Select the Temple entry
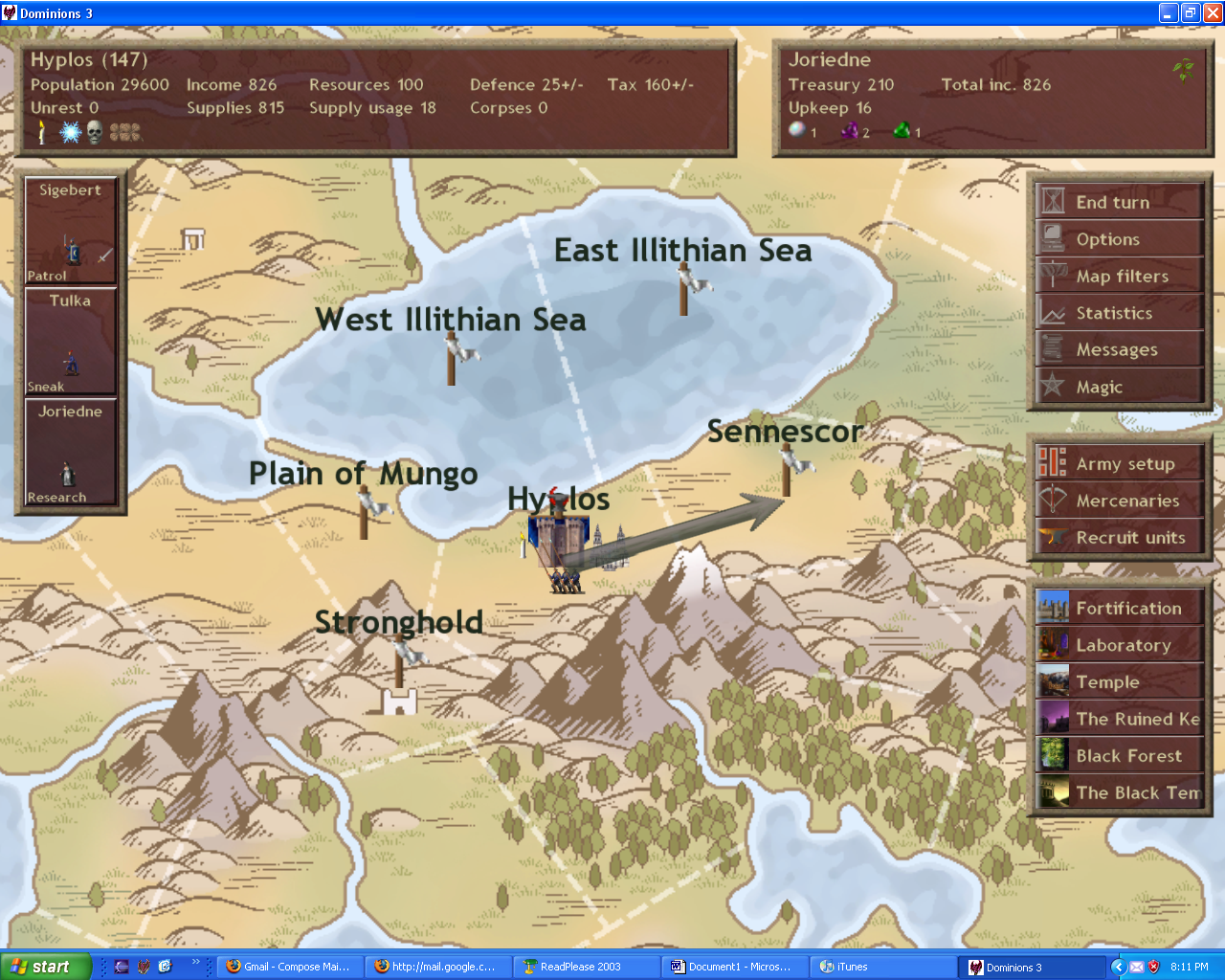 coord(1118,682)
